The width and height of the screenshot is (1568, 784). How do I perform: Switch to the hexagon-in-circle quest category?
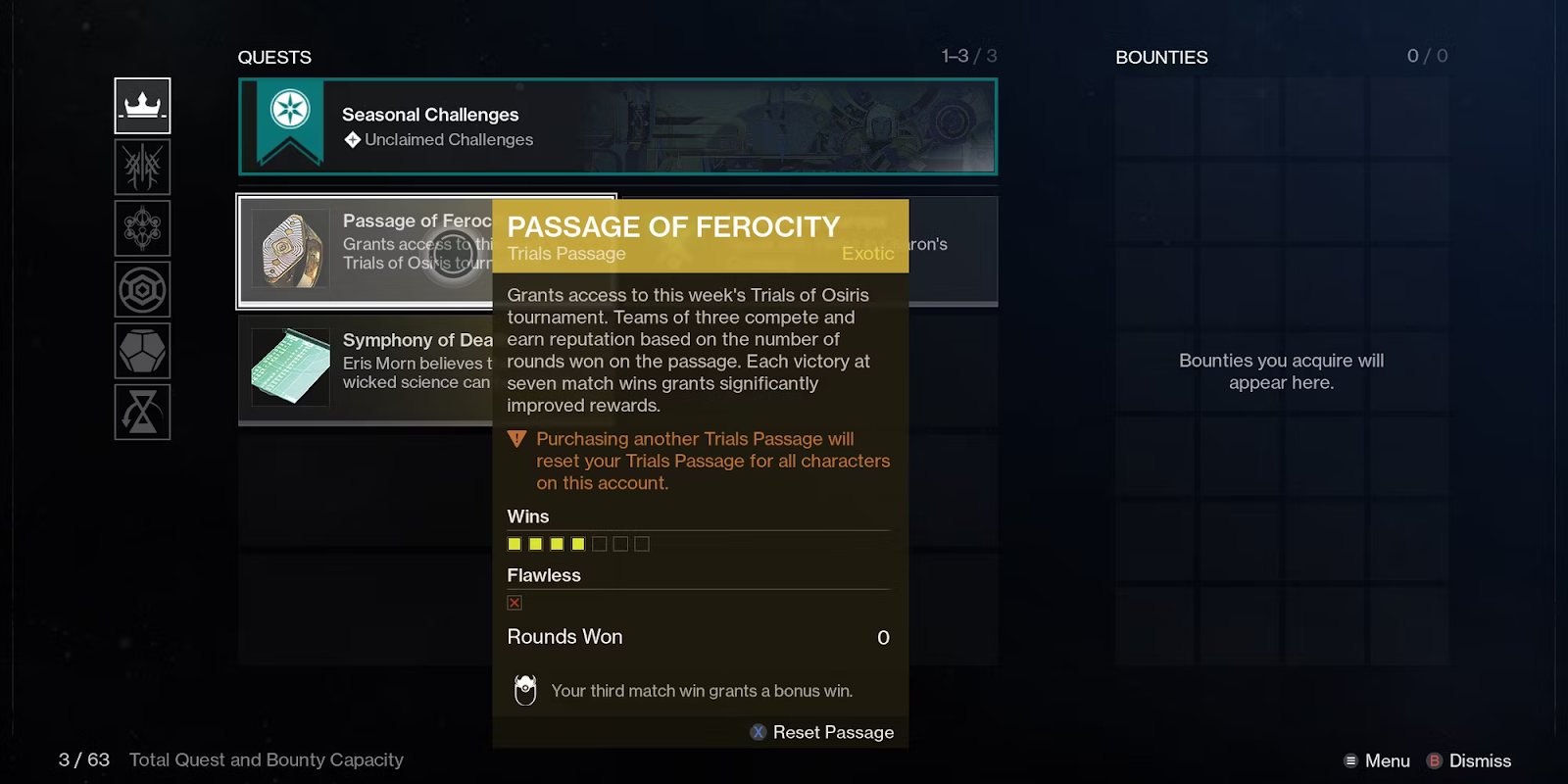click(x=142, y=289)
